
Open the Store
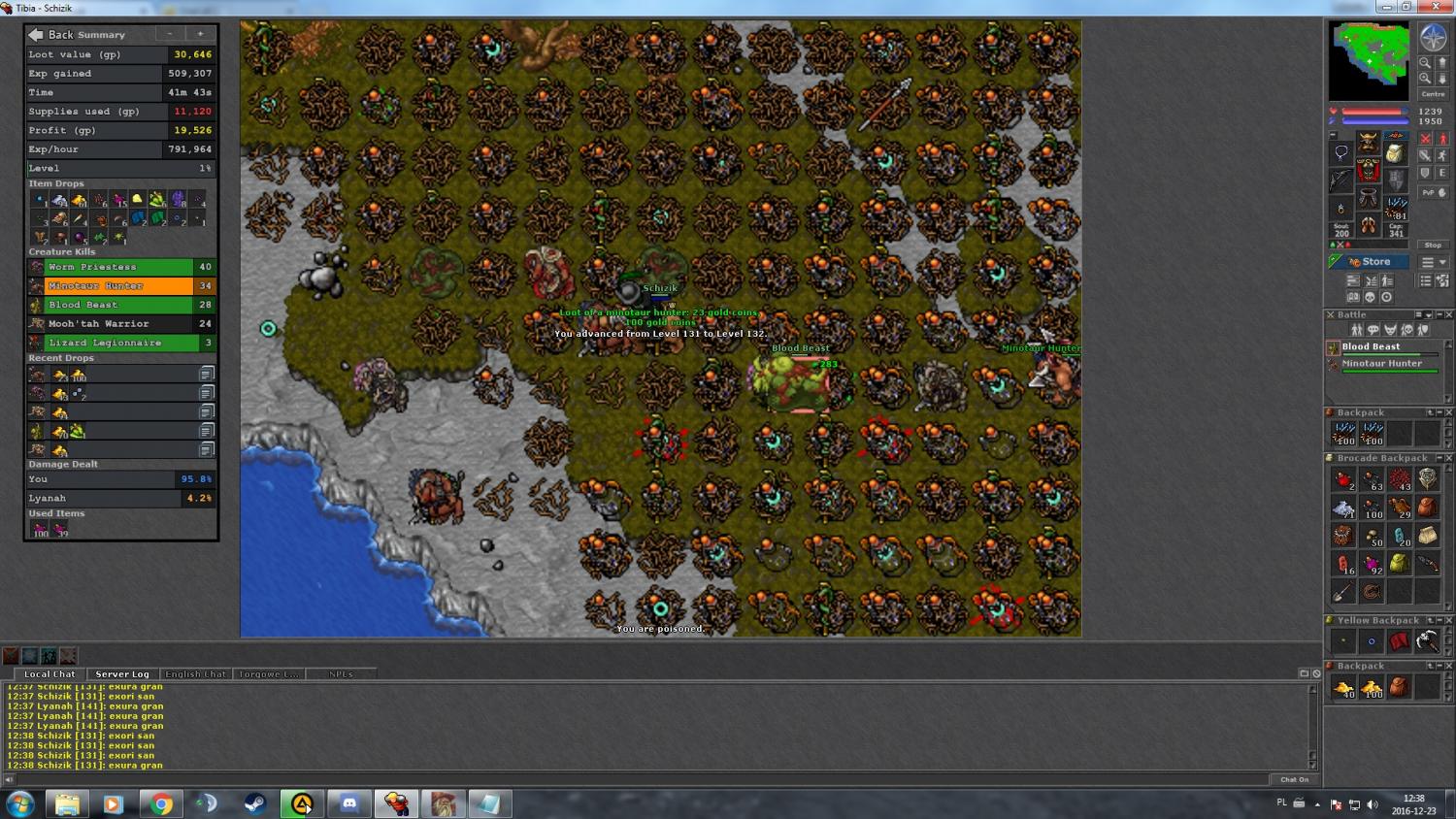pyautogui.click(x=1370, y=262)
